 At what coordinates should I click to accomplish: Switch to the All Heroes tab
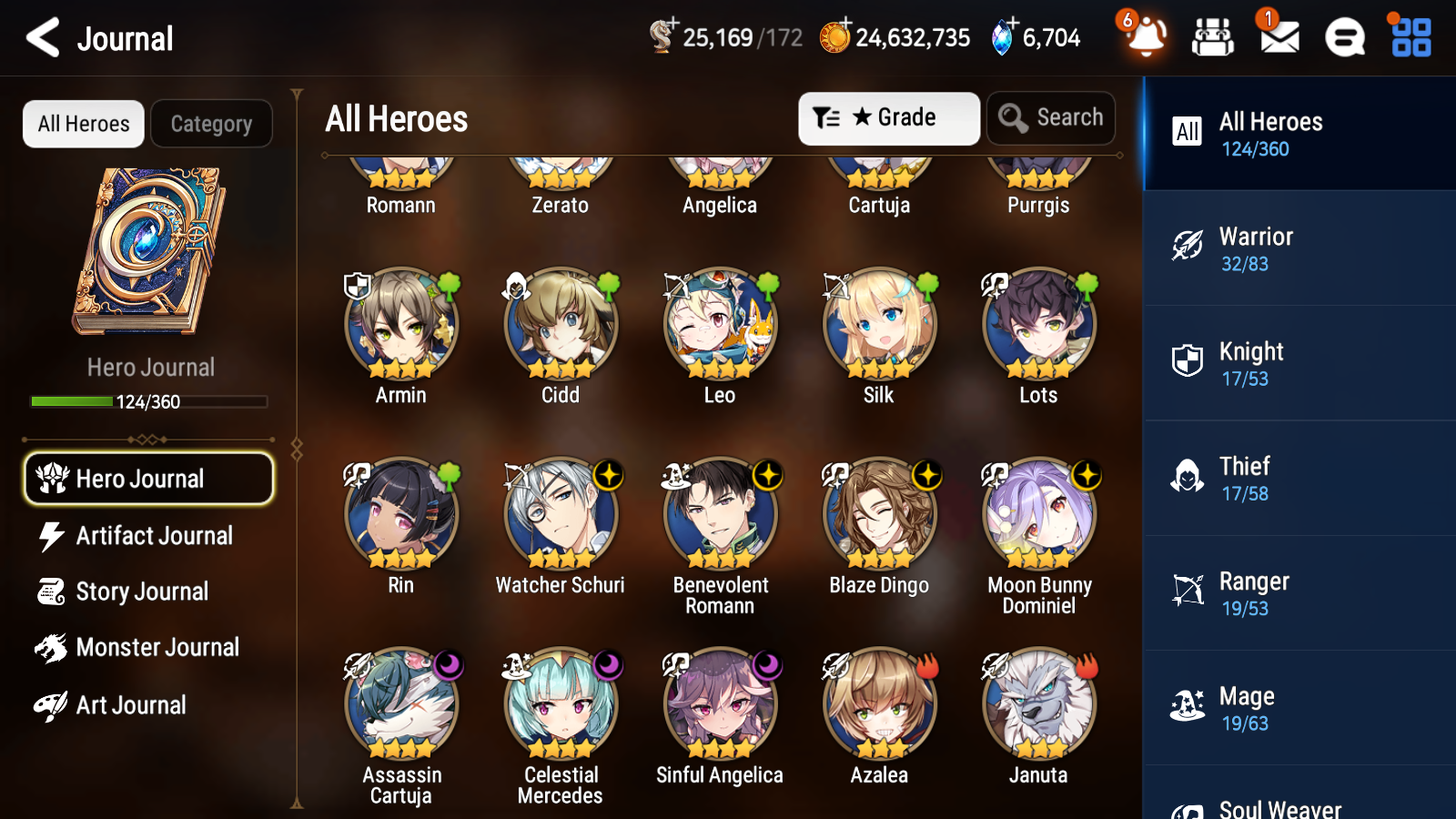click(x=83, y=124)
